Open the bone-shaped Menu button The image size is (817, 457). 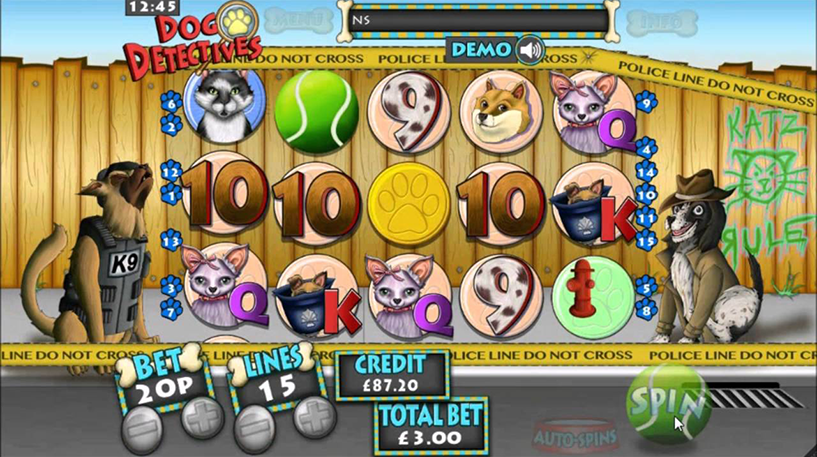pyautogui.click(x=298, y=19)
